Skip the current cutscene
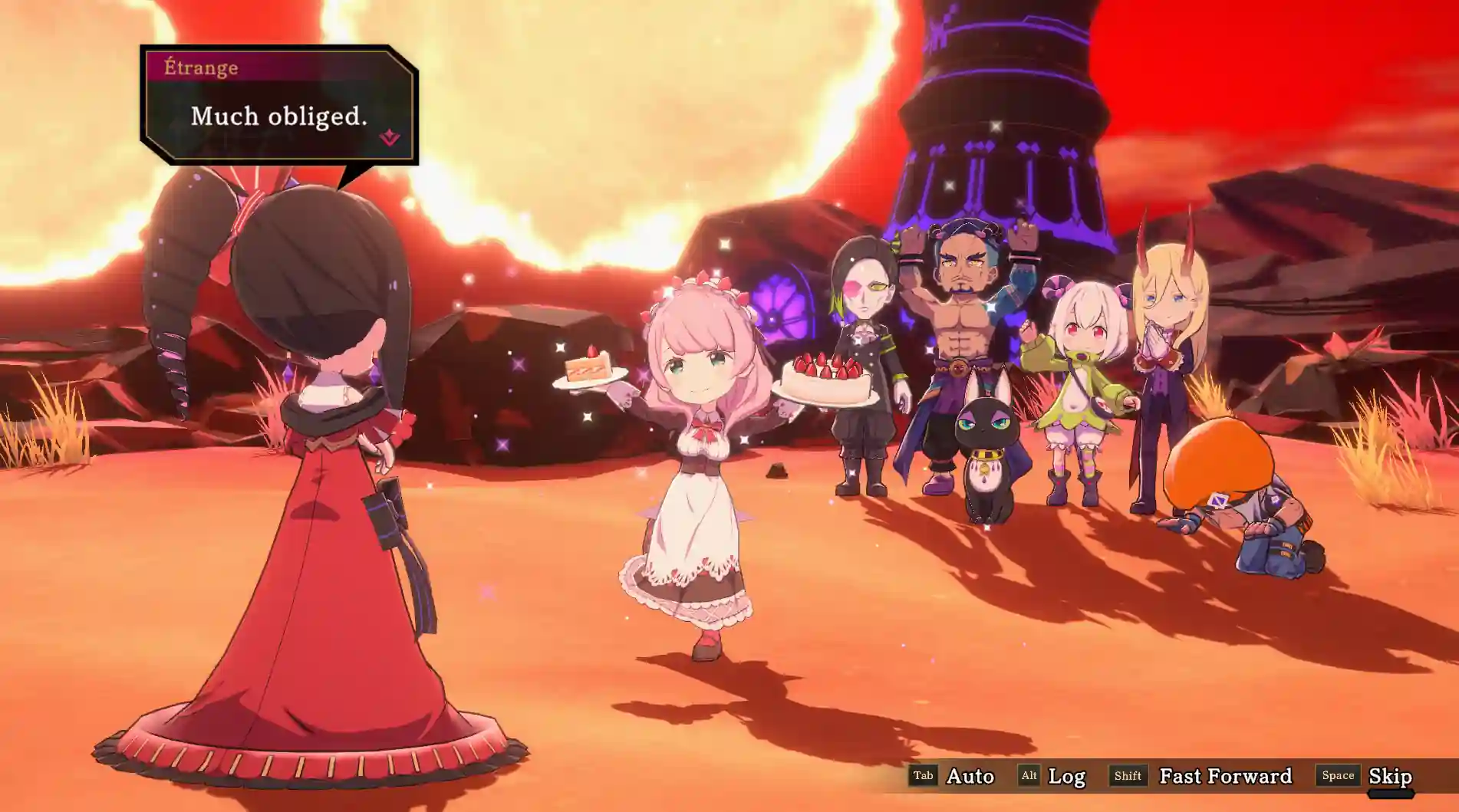 click(1389, 776)
